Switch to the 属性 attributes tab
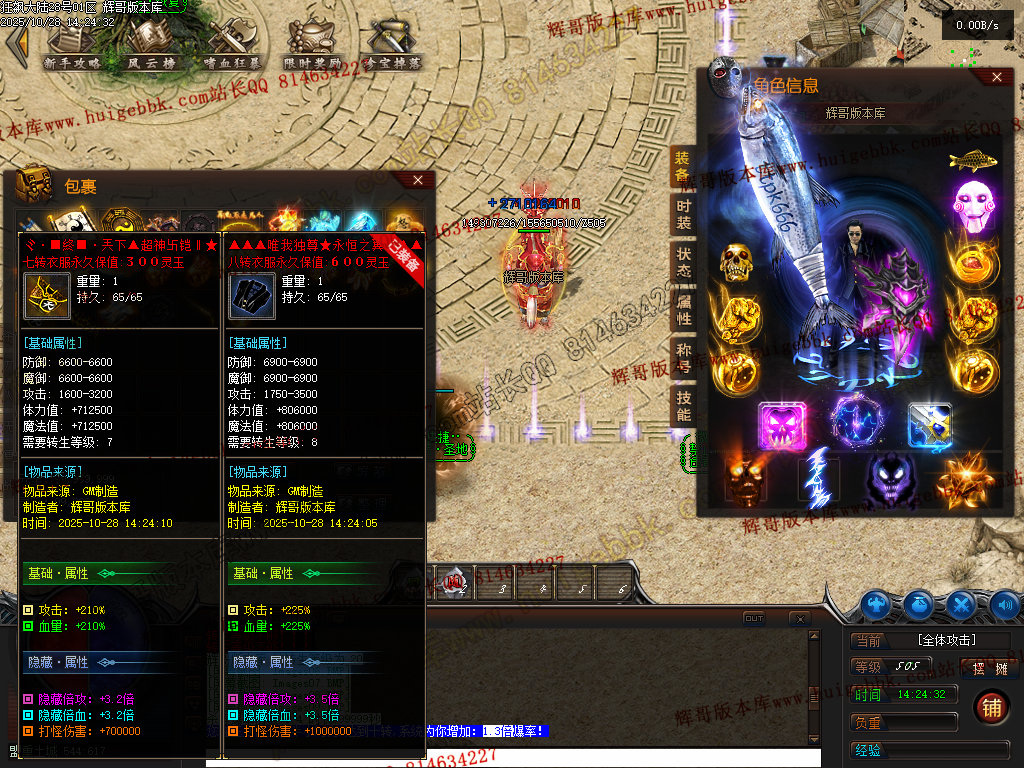Image resolution: width=1024 pixels, height=768 pixels. [x=683, y=309]
